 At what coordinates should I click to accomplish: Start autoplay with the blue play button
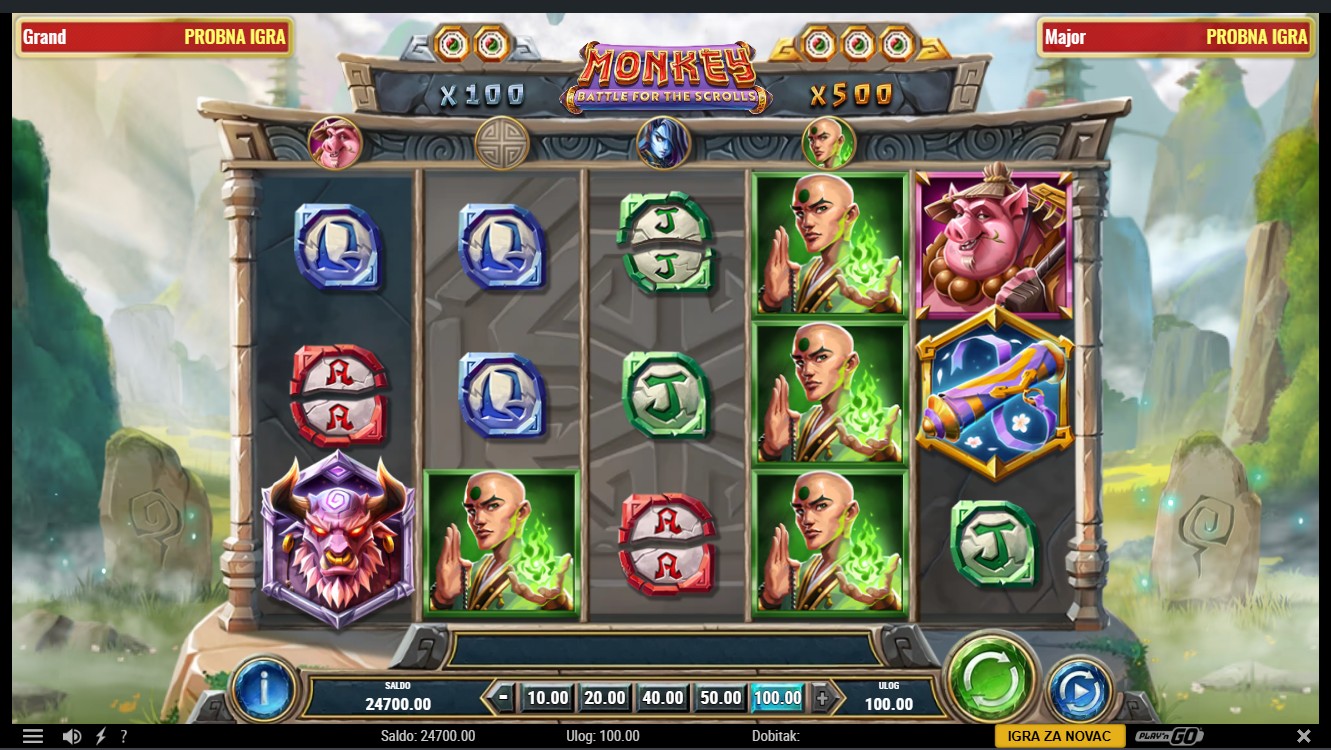click(x=1079, y=689)
